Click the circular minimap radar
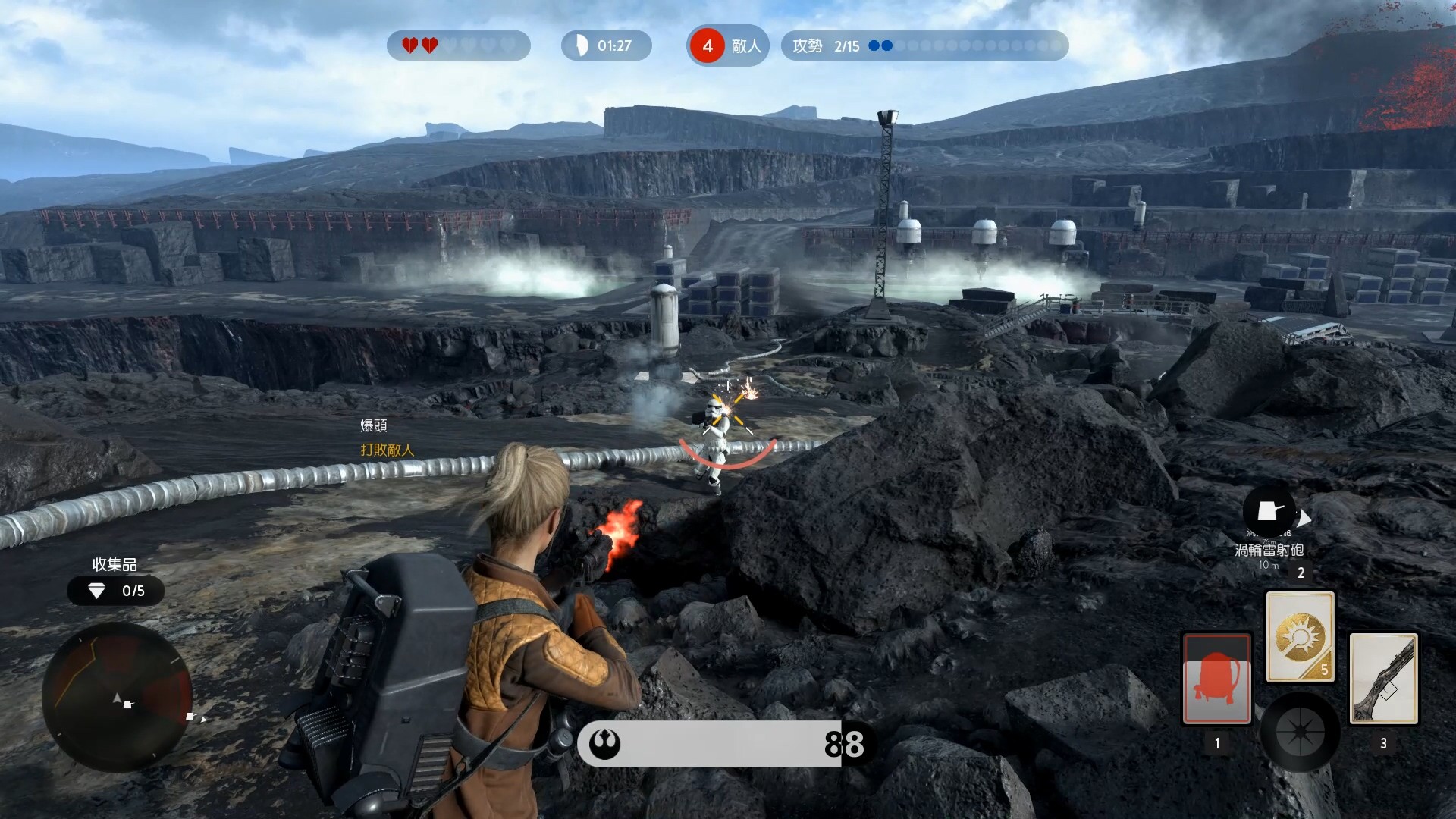The height and width of the screenshot is (819, 1456). point(118,698)
